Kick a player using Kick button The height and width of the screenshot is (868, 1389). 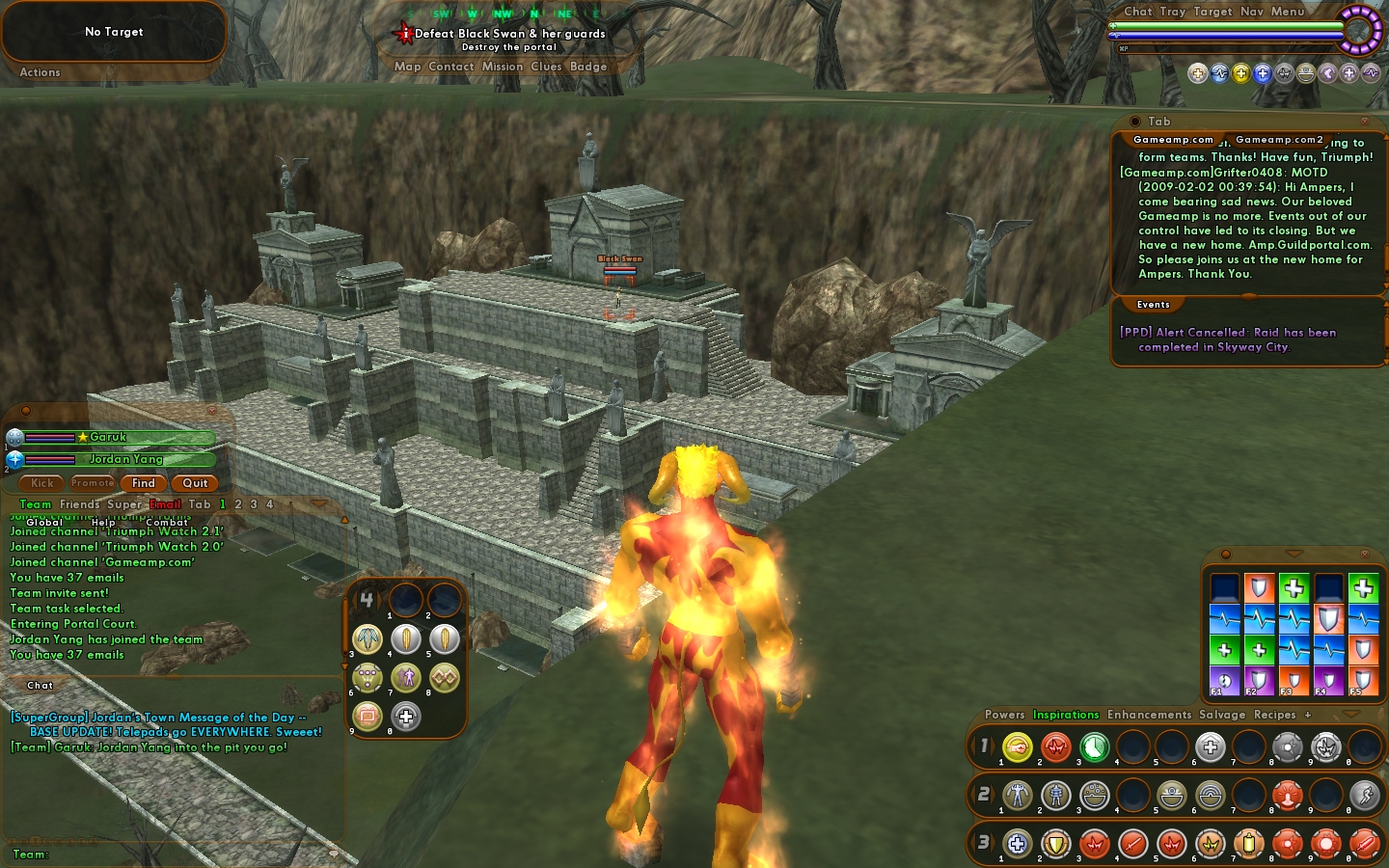coord(42,483)
